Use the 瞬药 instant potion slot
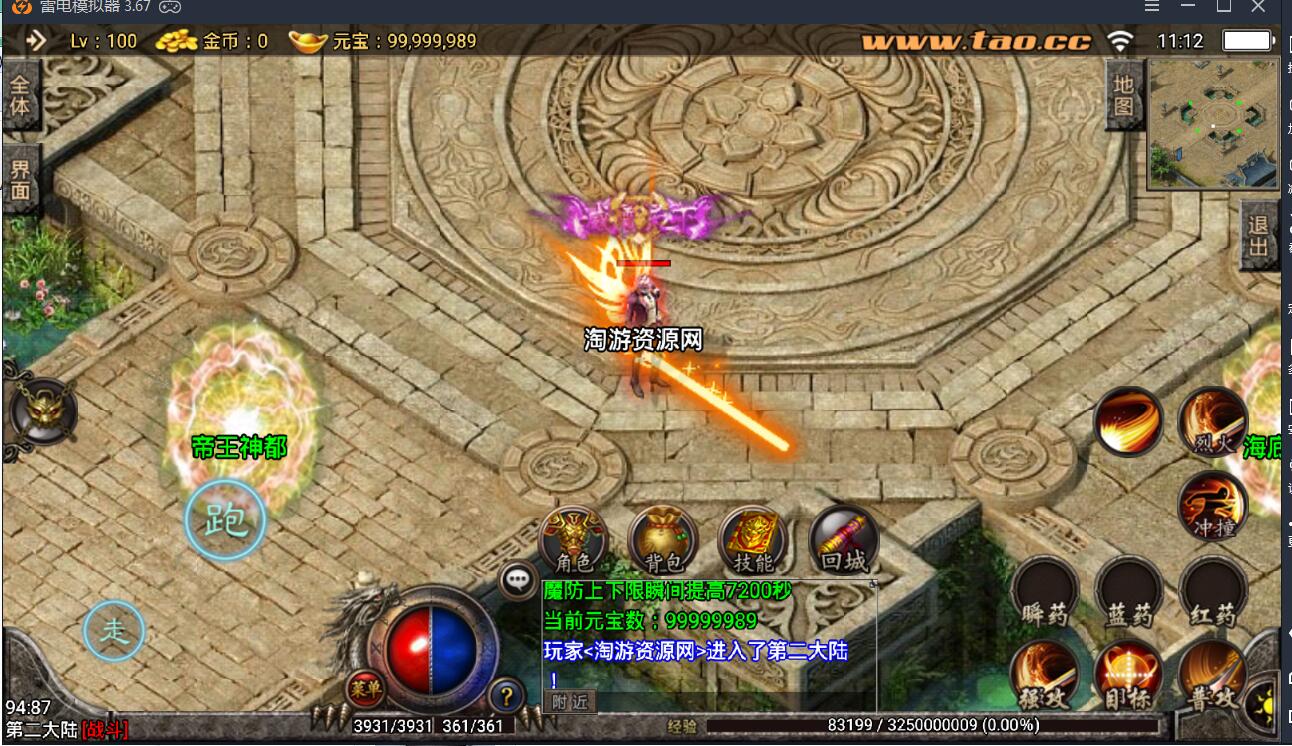1292x746 pixels. click(1045, 592)
